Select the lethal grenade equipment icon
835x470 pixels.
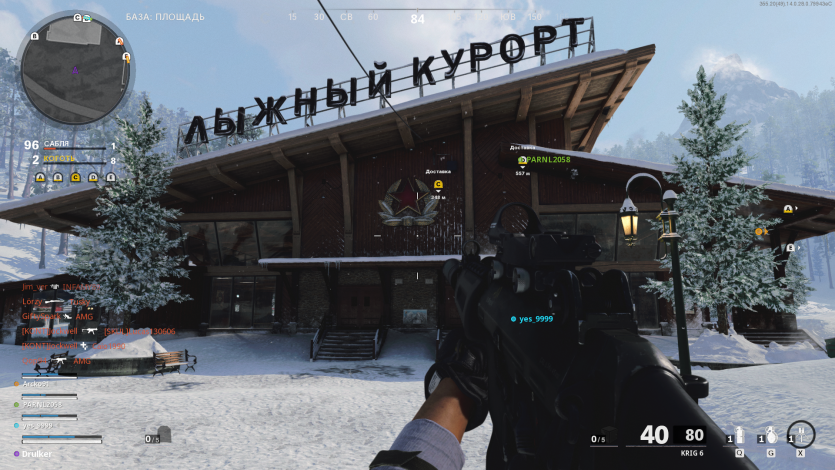[x=769, y=437]
